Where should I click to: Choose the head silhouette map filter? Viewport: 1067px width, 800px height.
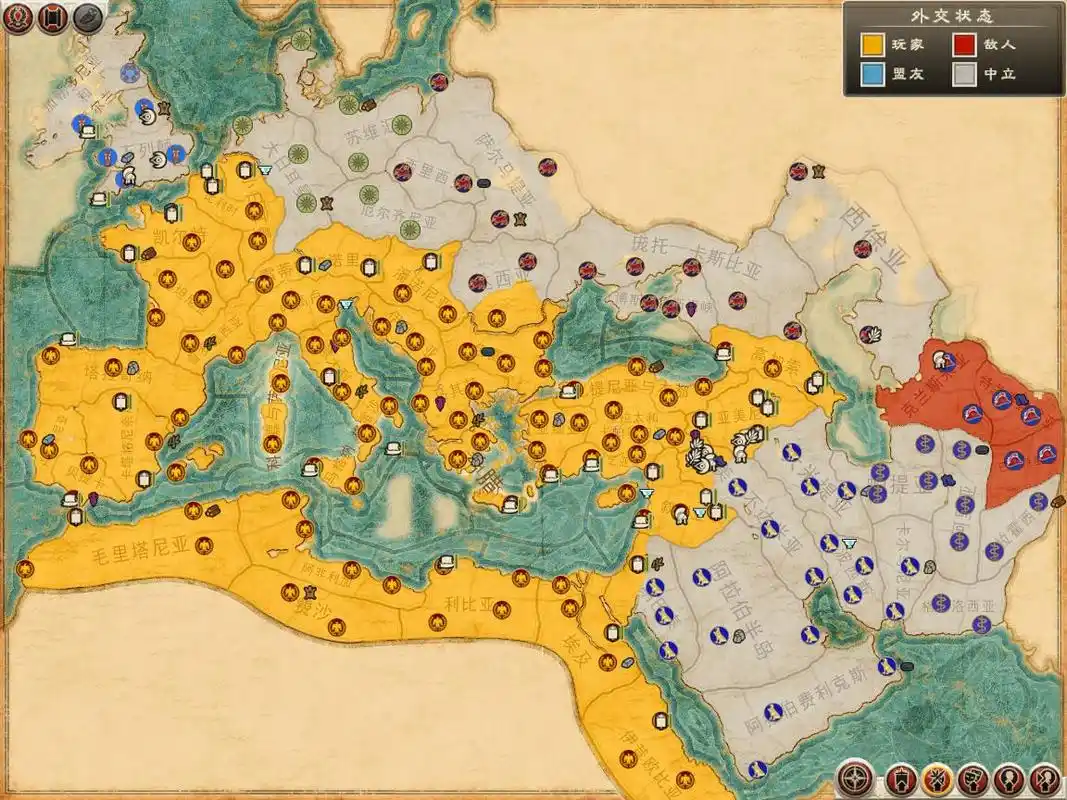1009,778
